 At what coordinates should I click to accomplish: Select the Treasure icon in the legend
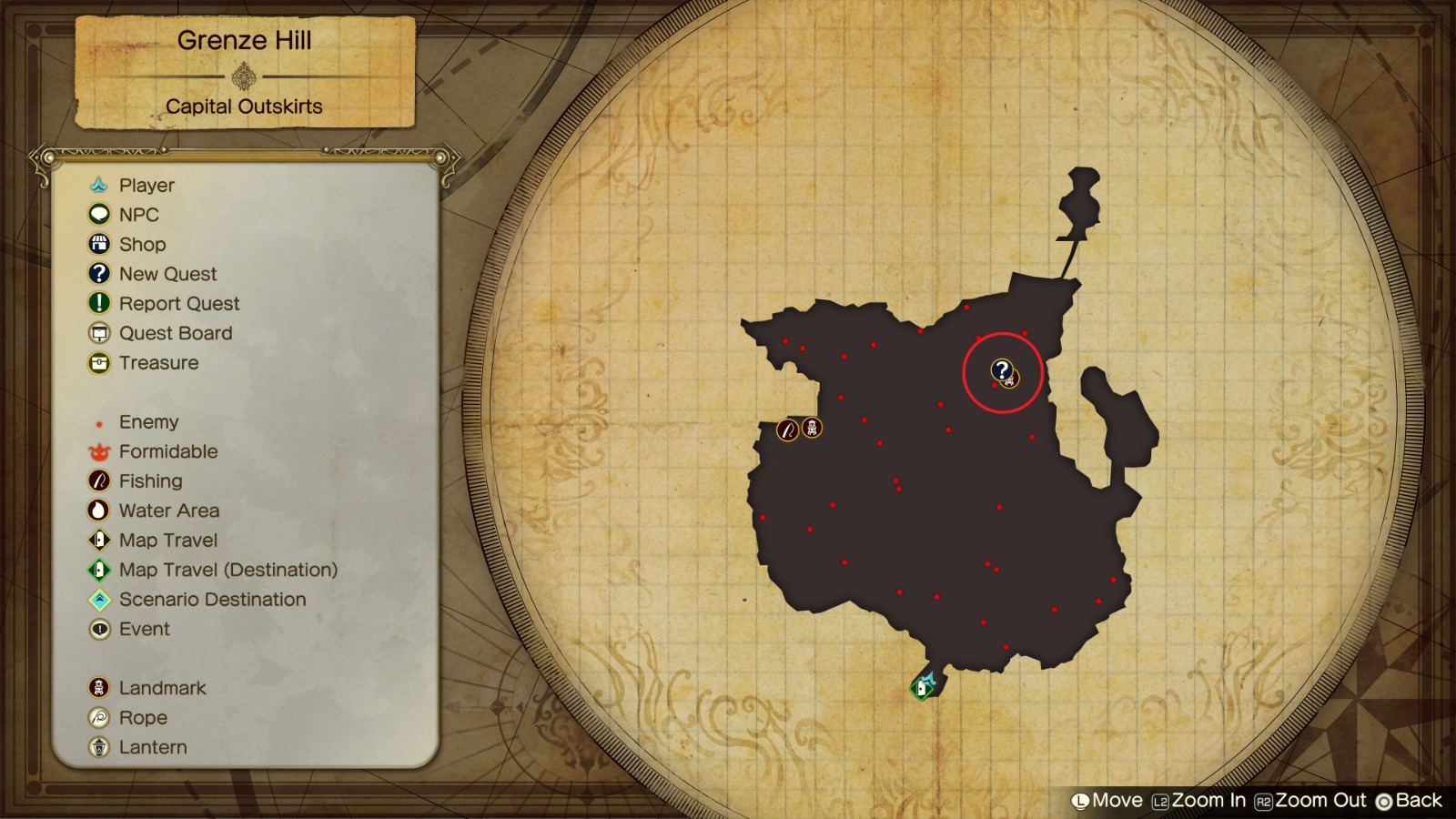point(101,362)
